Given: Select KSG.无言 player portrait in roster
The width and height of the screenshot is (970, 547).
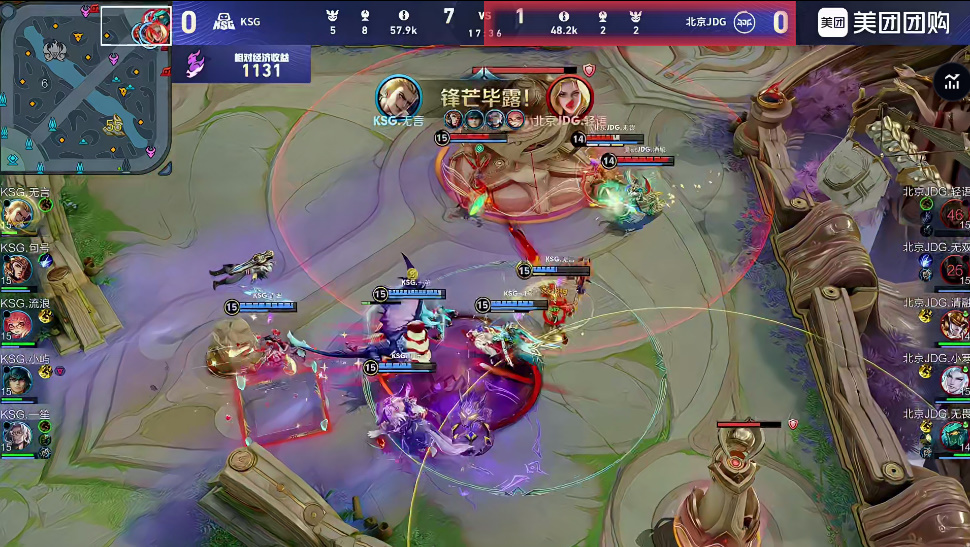Looking at the screenshot, I should coord(17,212).
